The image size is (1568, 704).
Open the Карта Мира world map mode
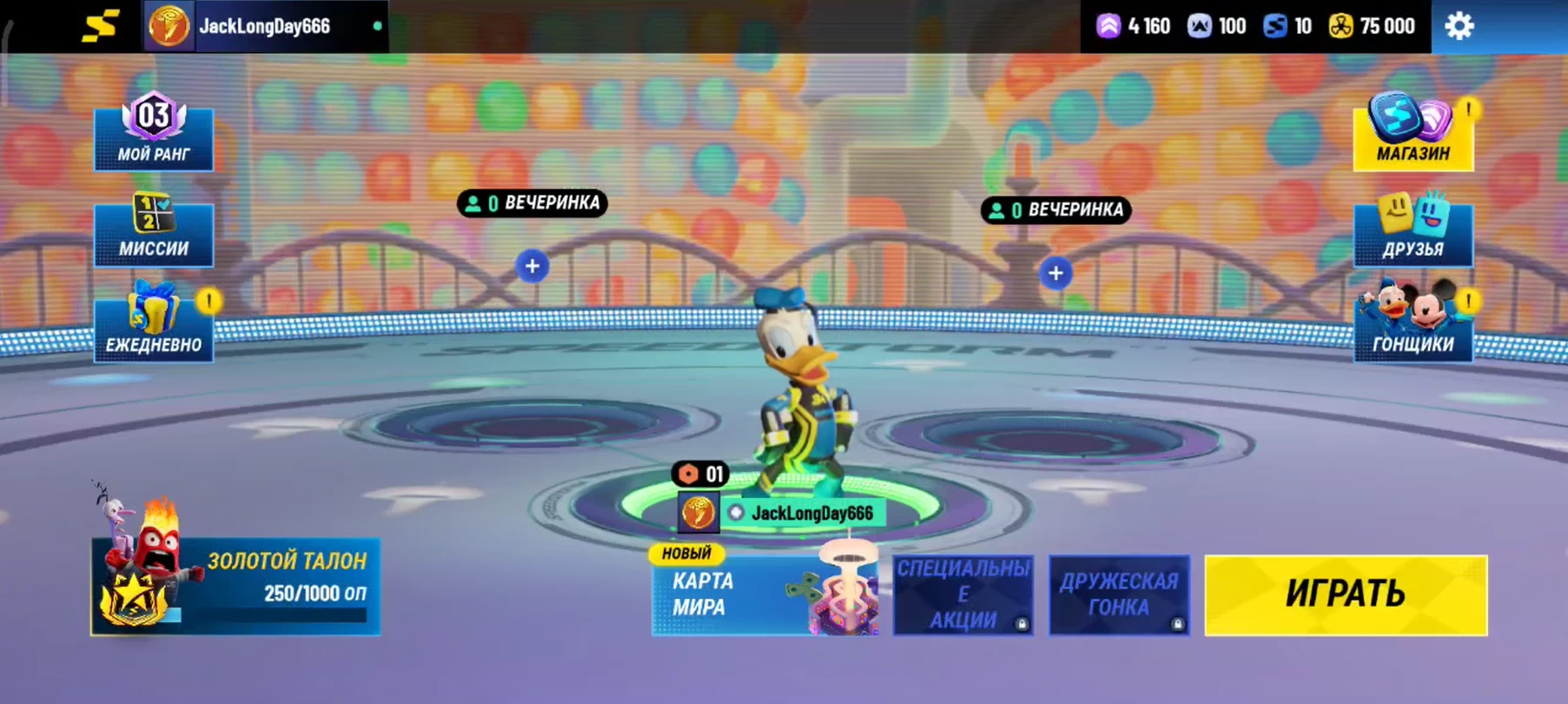pos(764,594)
